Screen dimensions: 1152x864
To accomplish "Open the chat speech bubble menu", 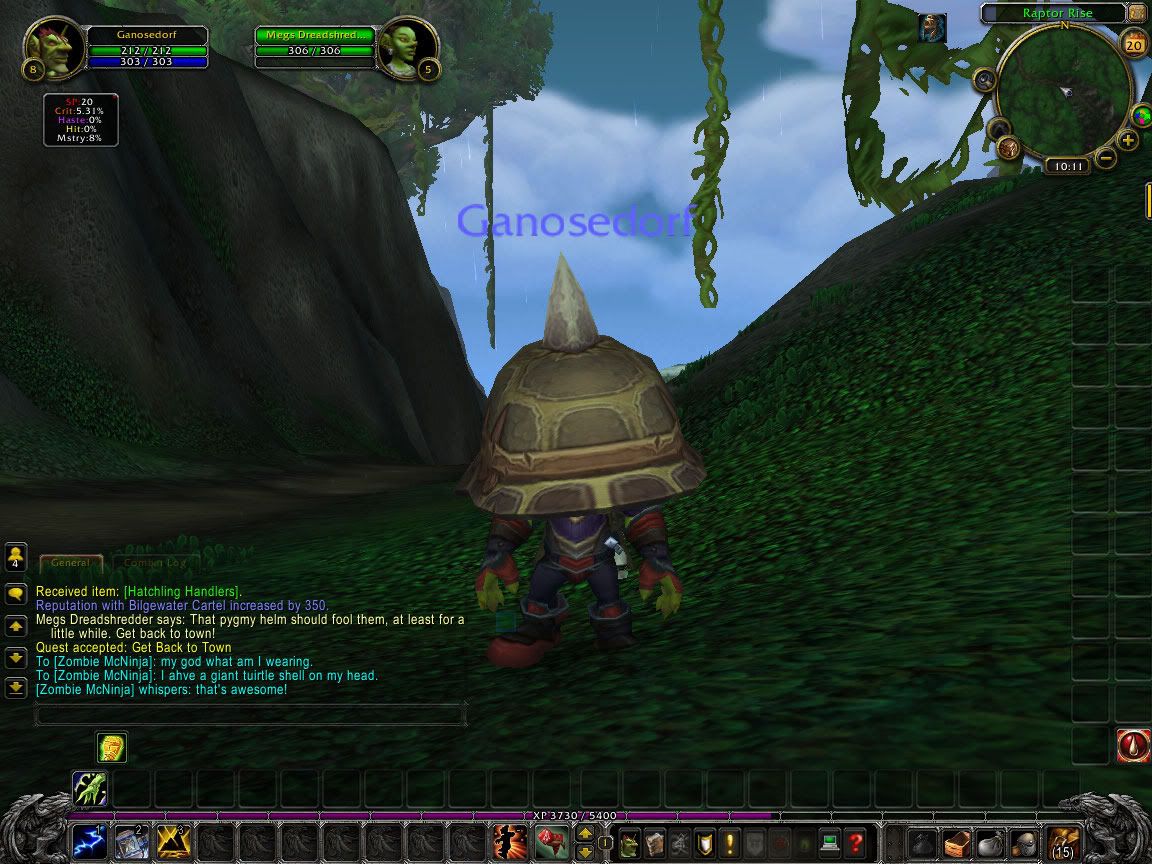I will [x=16, y=594].
